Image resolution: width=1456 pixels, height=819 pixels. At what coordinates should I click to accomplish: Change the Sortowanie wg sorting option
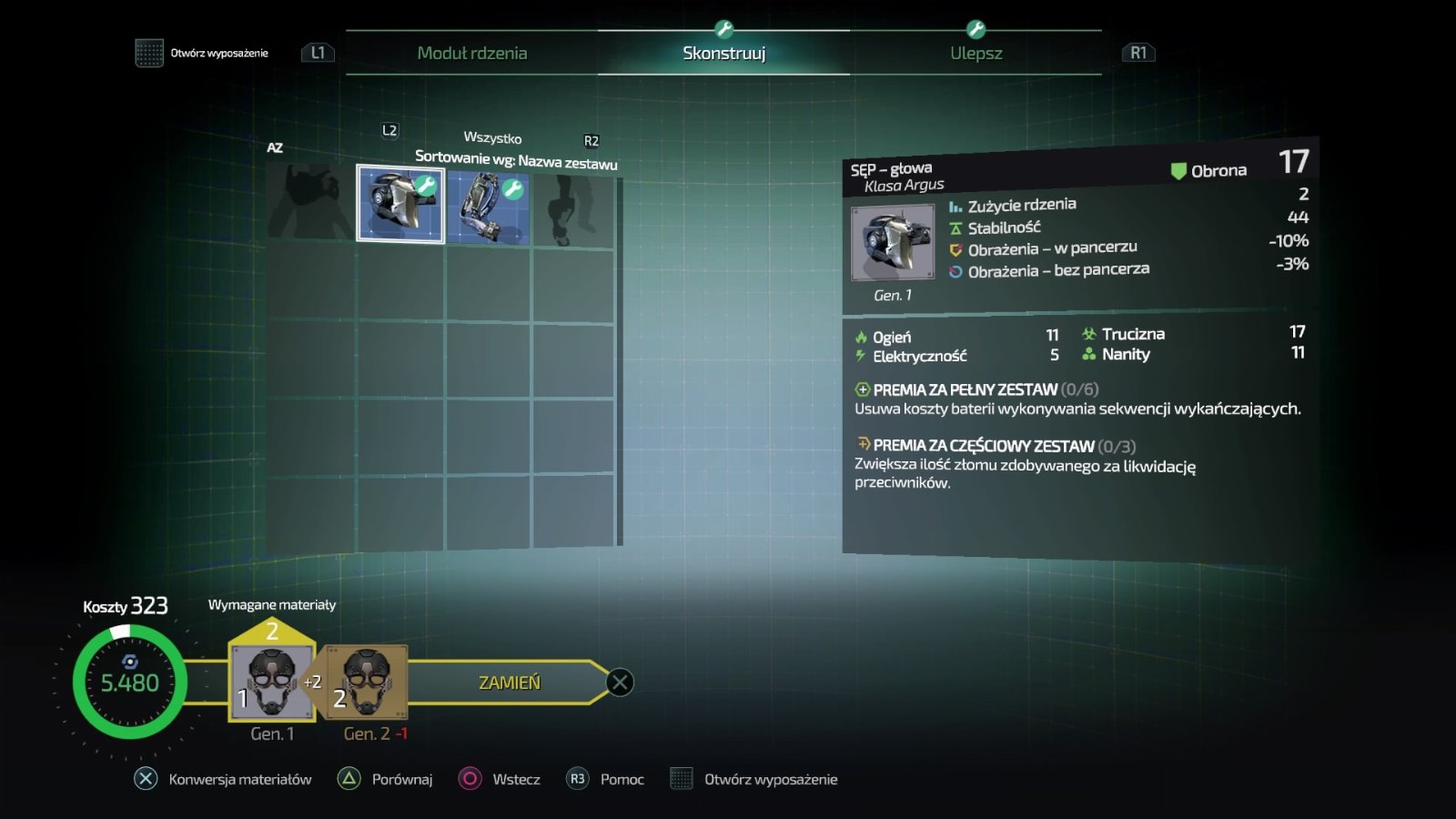516,160
